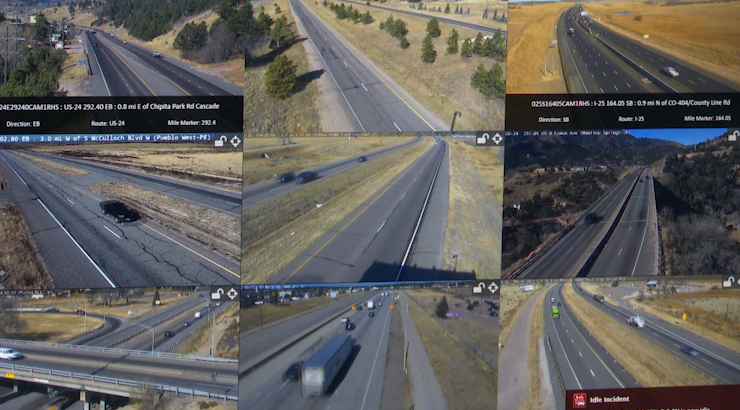This screenshot has width=740, height=410.
Task: Click the lock icon on McCulloch Blvd camera
Action: (x=220, y=141)
